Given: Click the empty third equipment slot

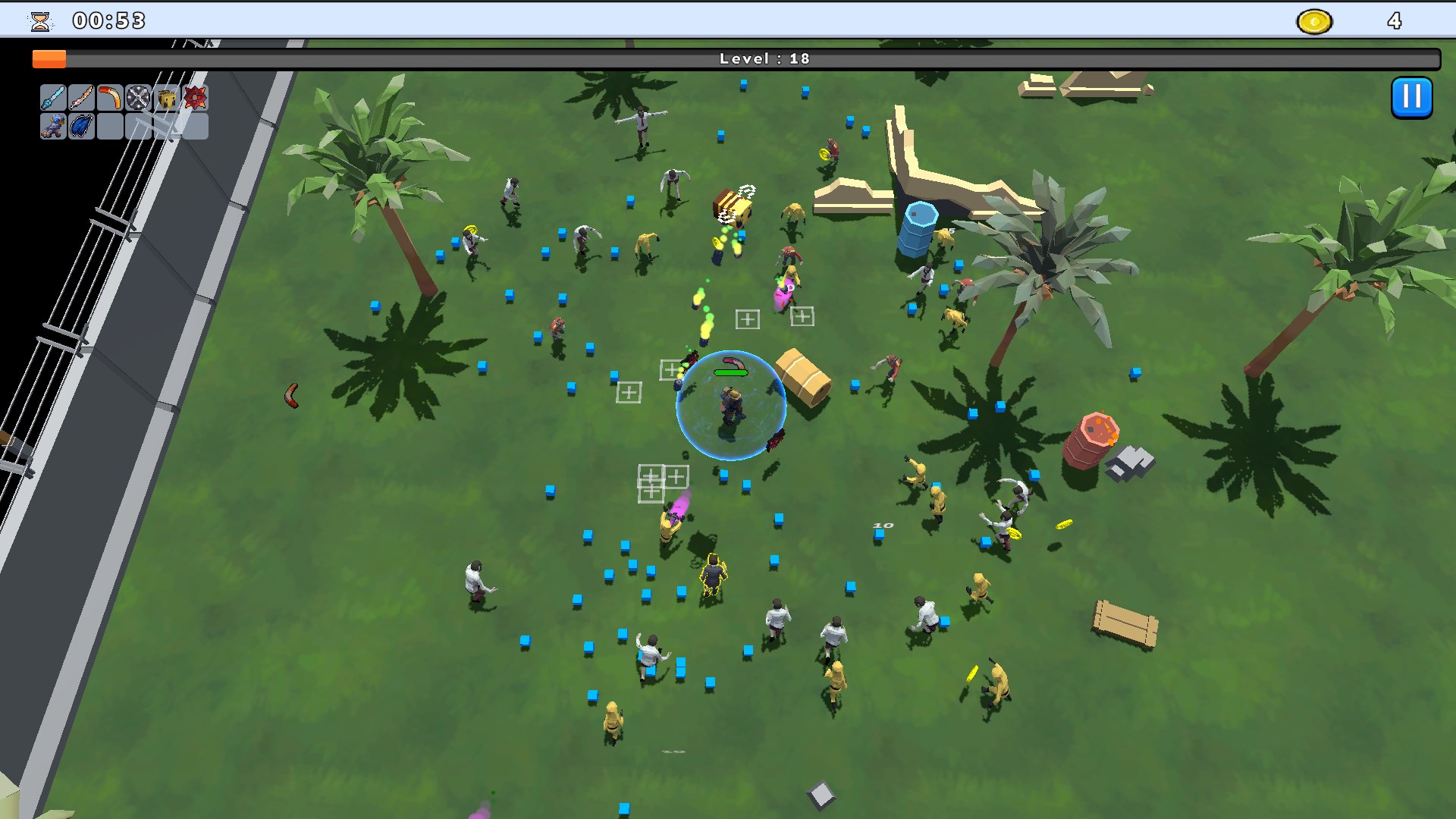Looking at the screenshot, I should click(108, 127).
